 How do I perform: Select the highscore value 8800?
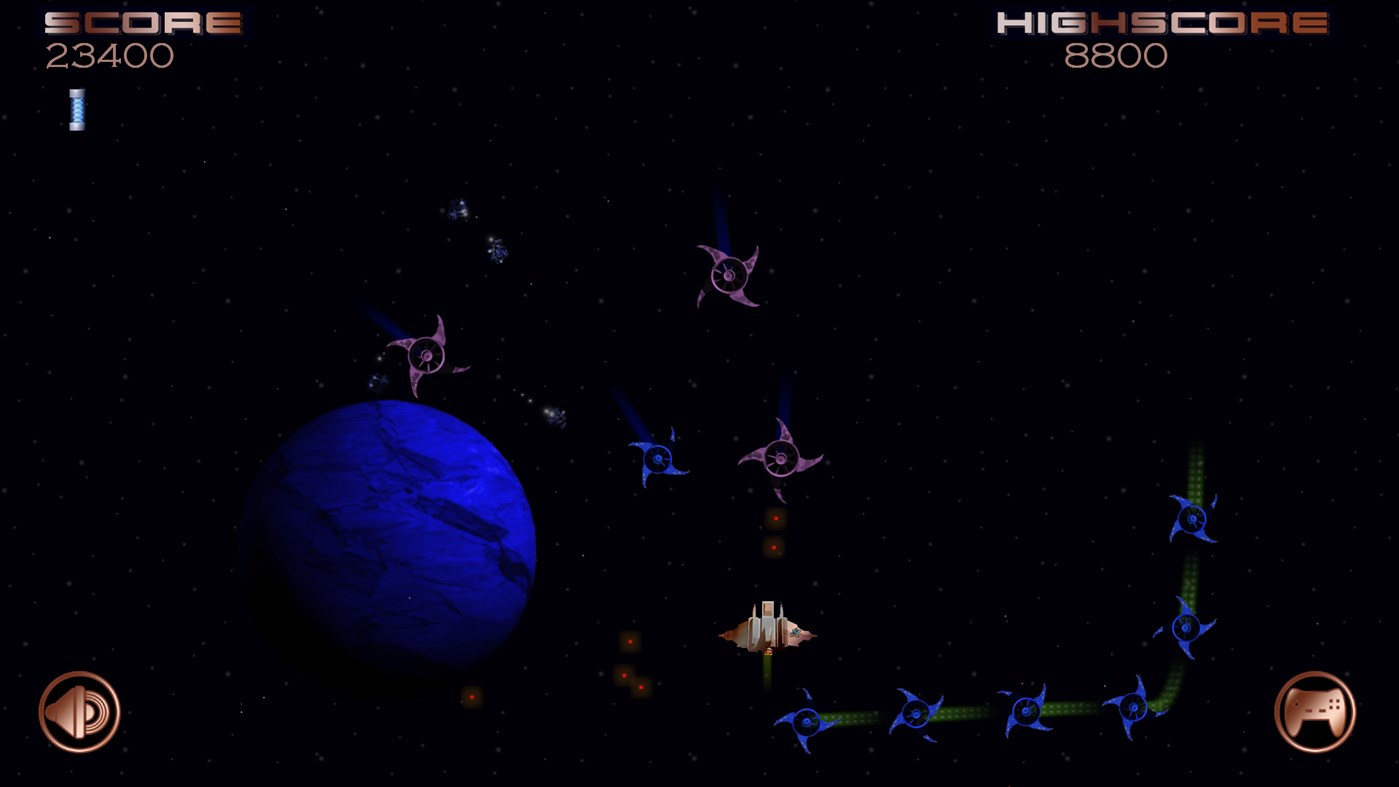pyautogui.click(x=1117, y=57)
